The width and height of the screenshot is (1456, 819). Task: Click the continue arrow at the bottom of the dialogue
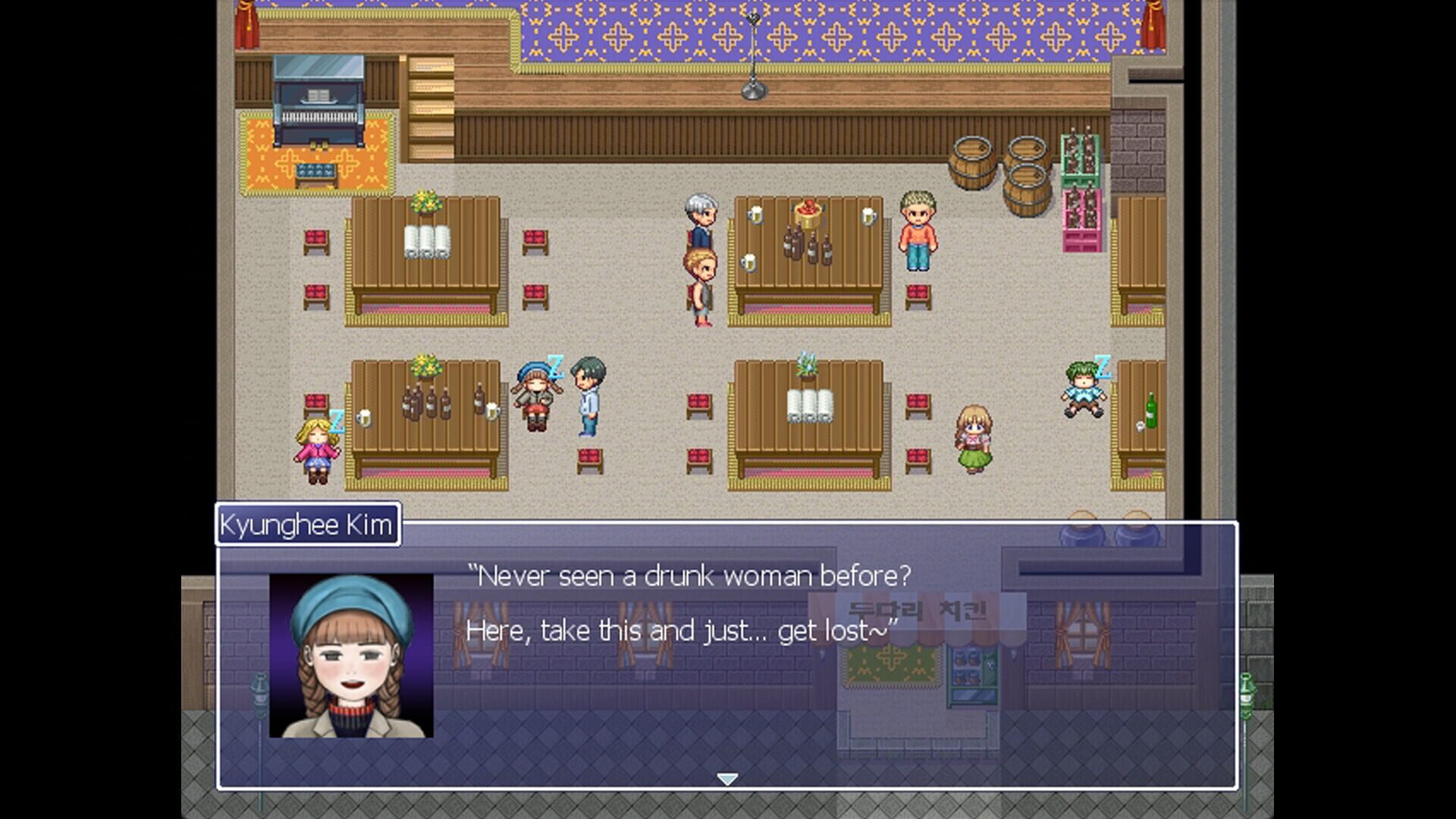[728, 777]
